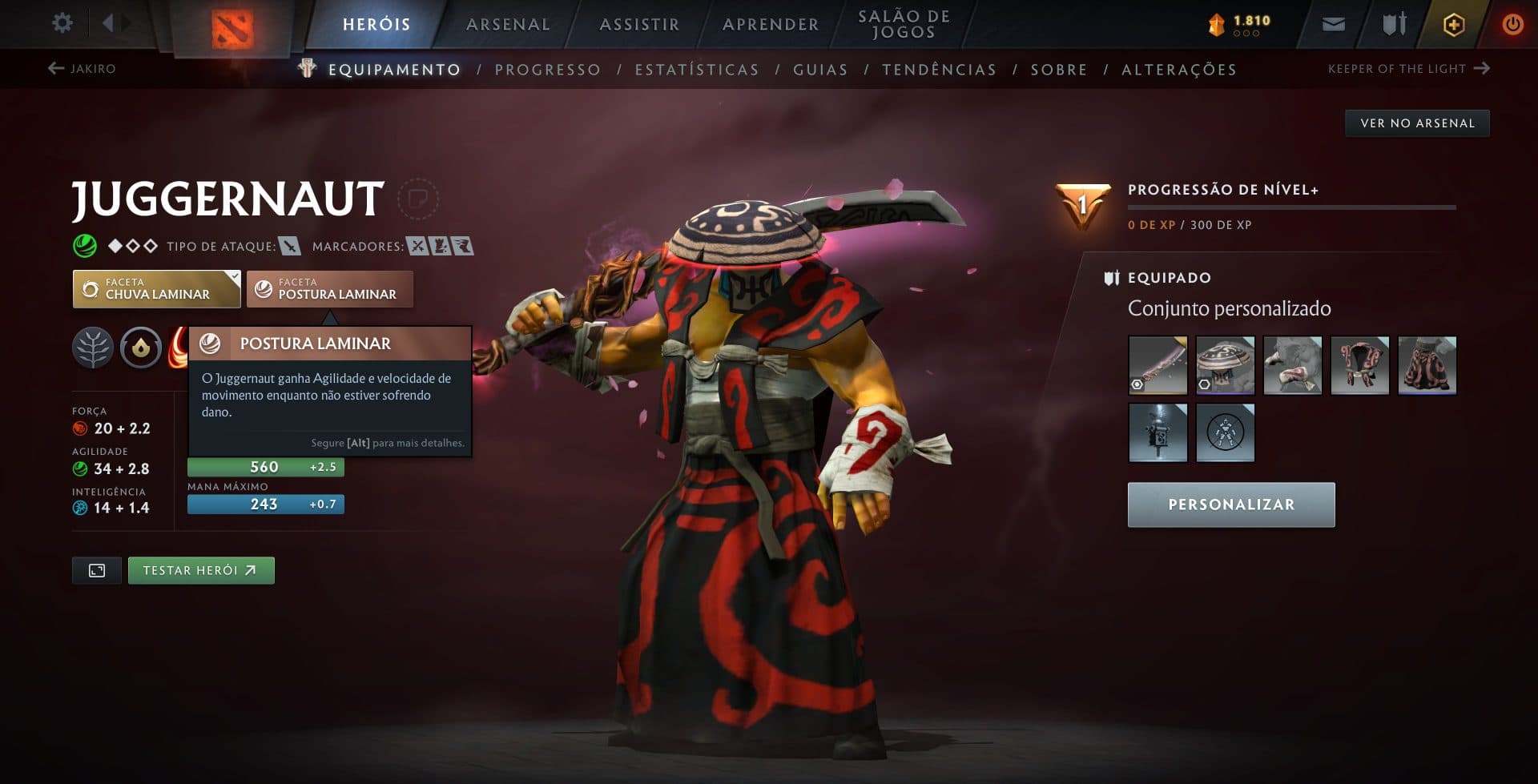
Task: Open the ARSENAL menu
Action: (506, 24)
